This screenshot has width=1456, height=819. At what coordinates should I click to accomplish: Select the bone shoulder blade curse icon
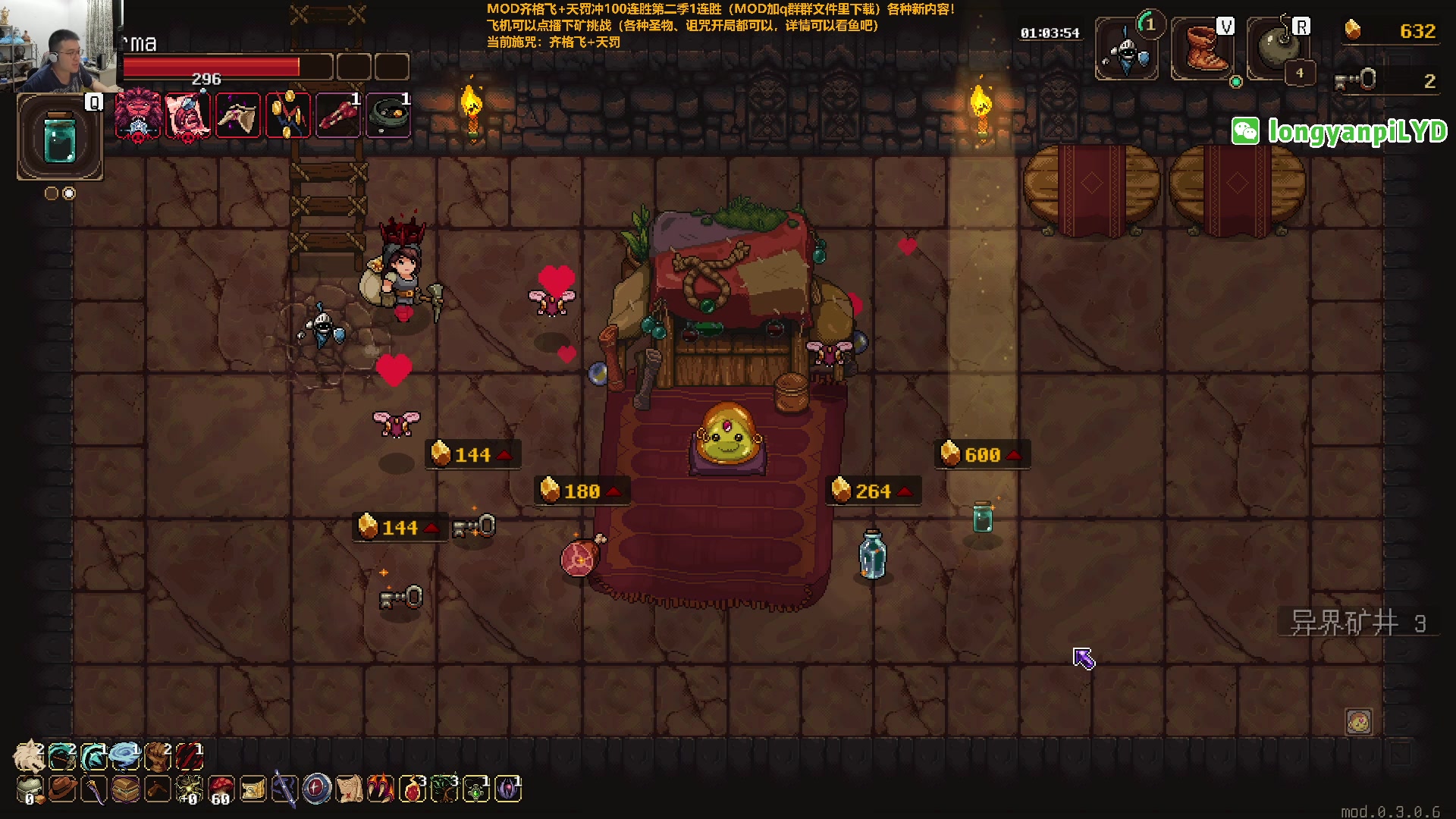(238, 115)
